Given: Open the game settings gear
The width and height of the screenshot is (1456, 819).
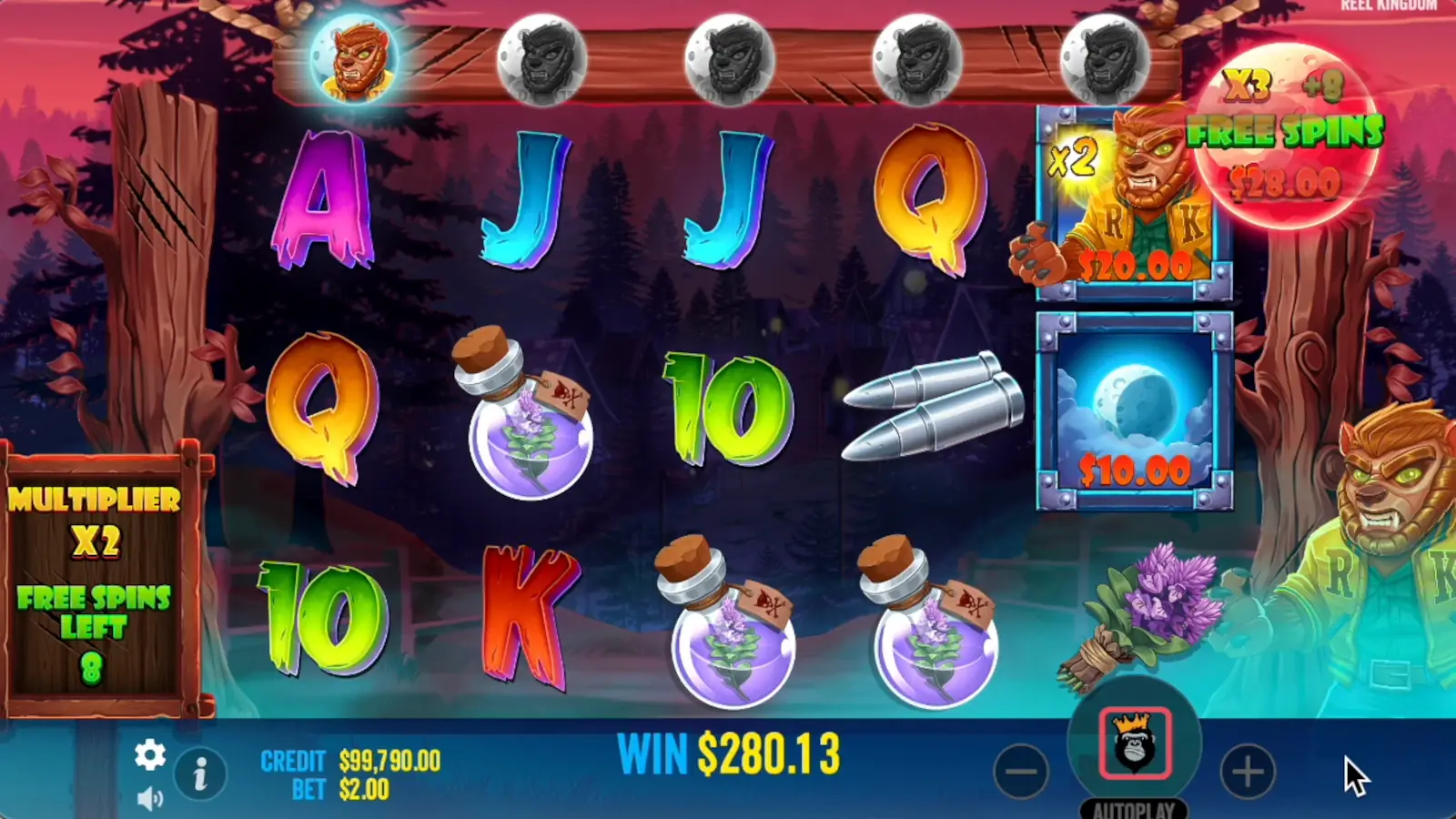Looking at the screenshot, I should coord(148,754).
